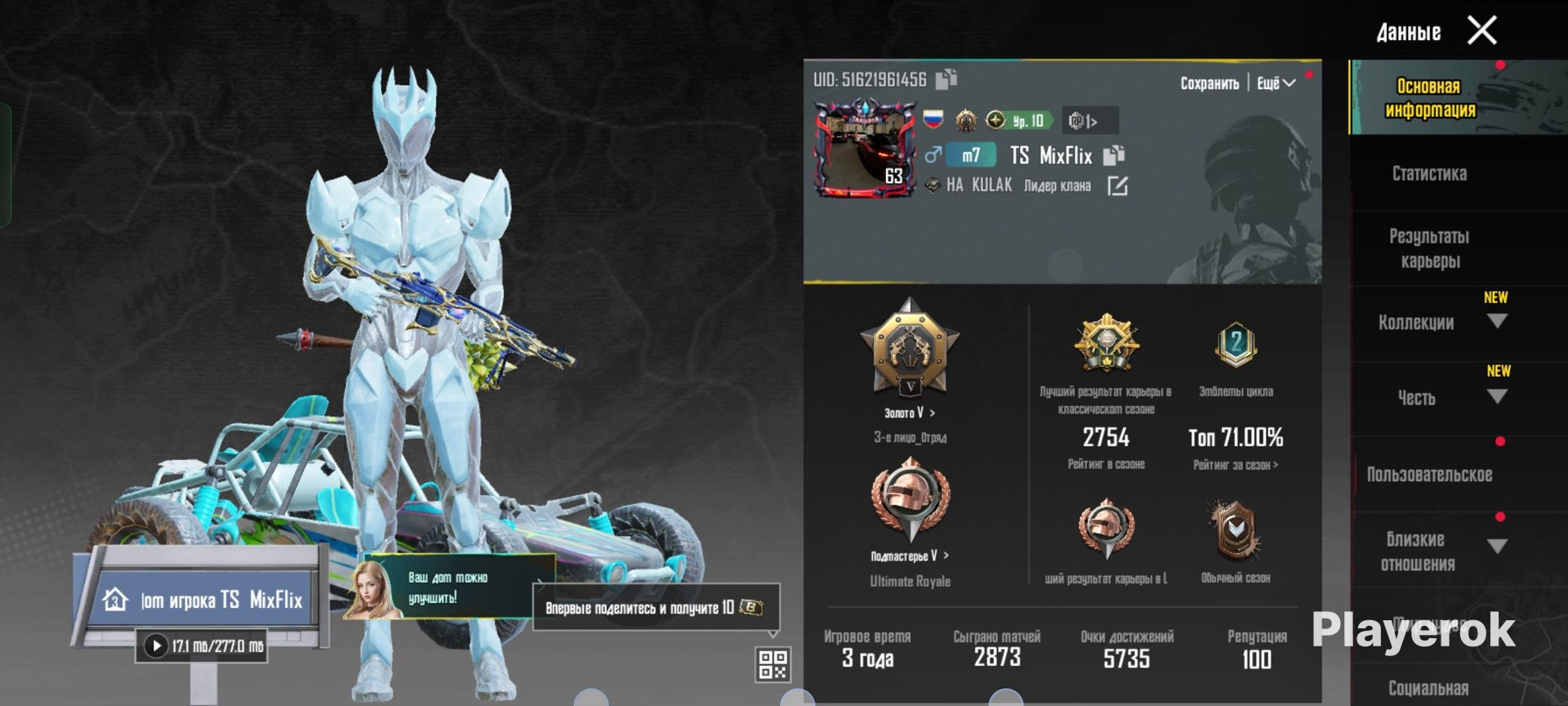
Task: Play the home download button
Action: tap(156, 646)
